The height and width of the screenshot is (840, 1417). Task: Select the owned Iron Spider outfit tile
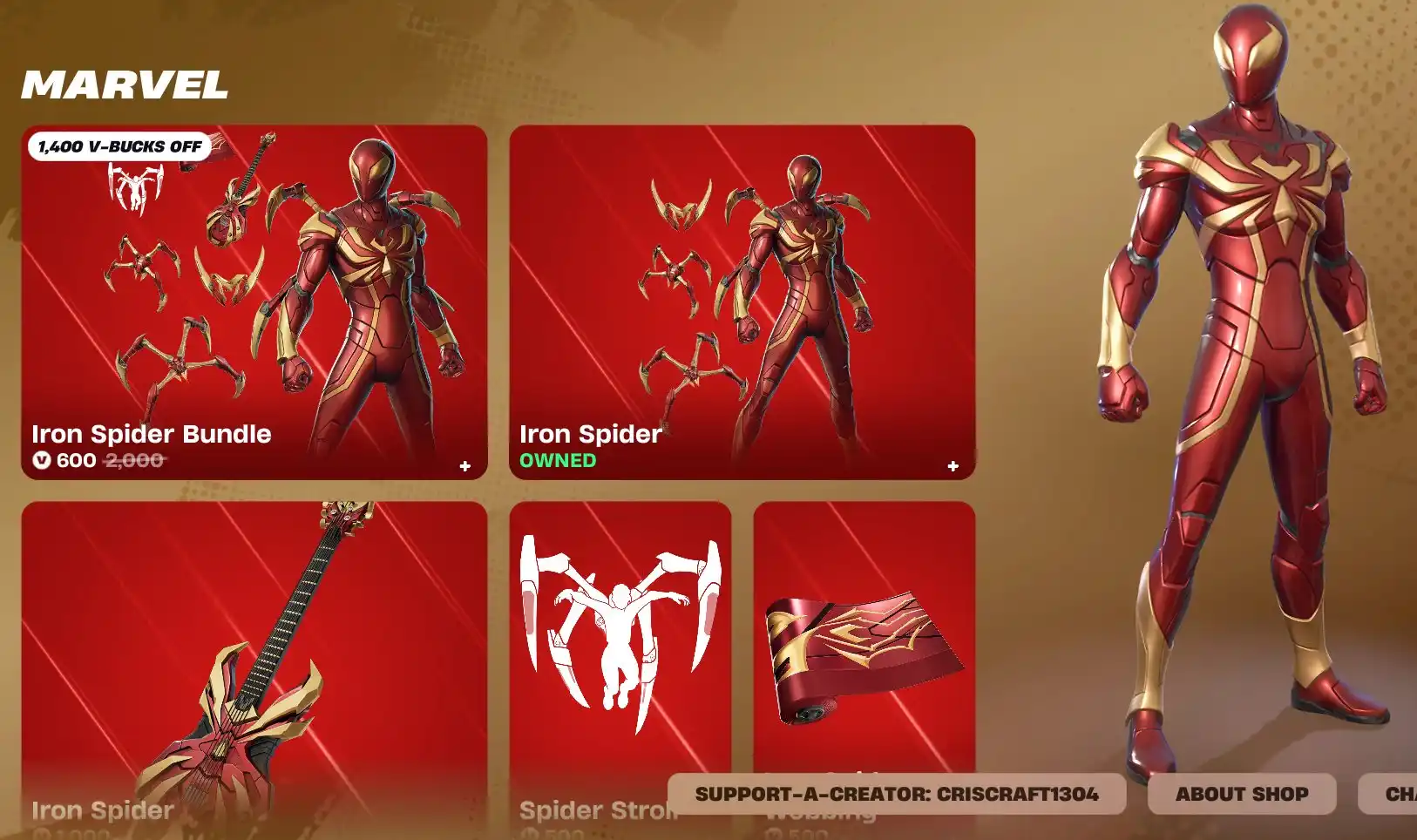click(x=742, y=301)
